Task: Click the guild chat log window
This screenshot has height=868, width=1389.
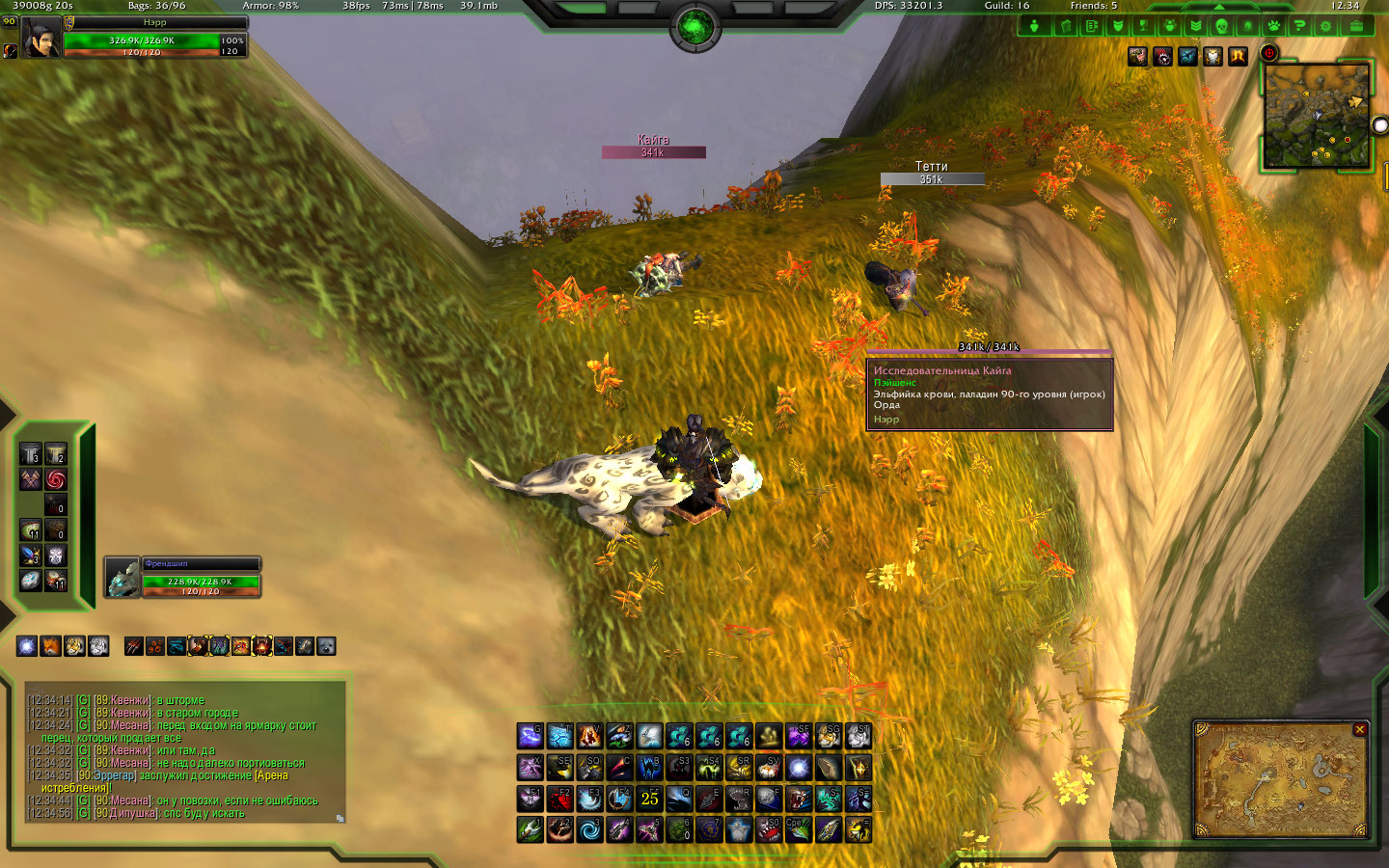Action: coord(185,754)
